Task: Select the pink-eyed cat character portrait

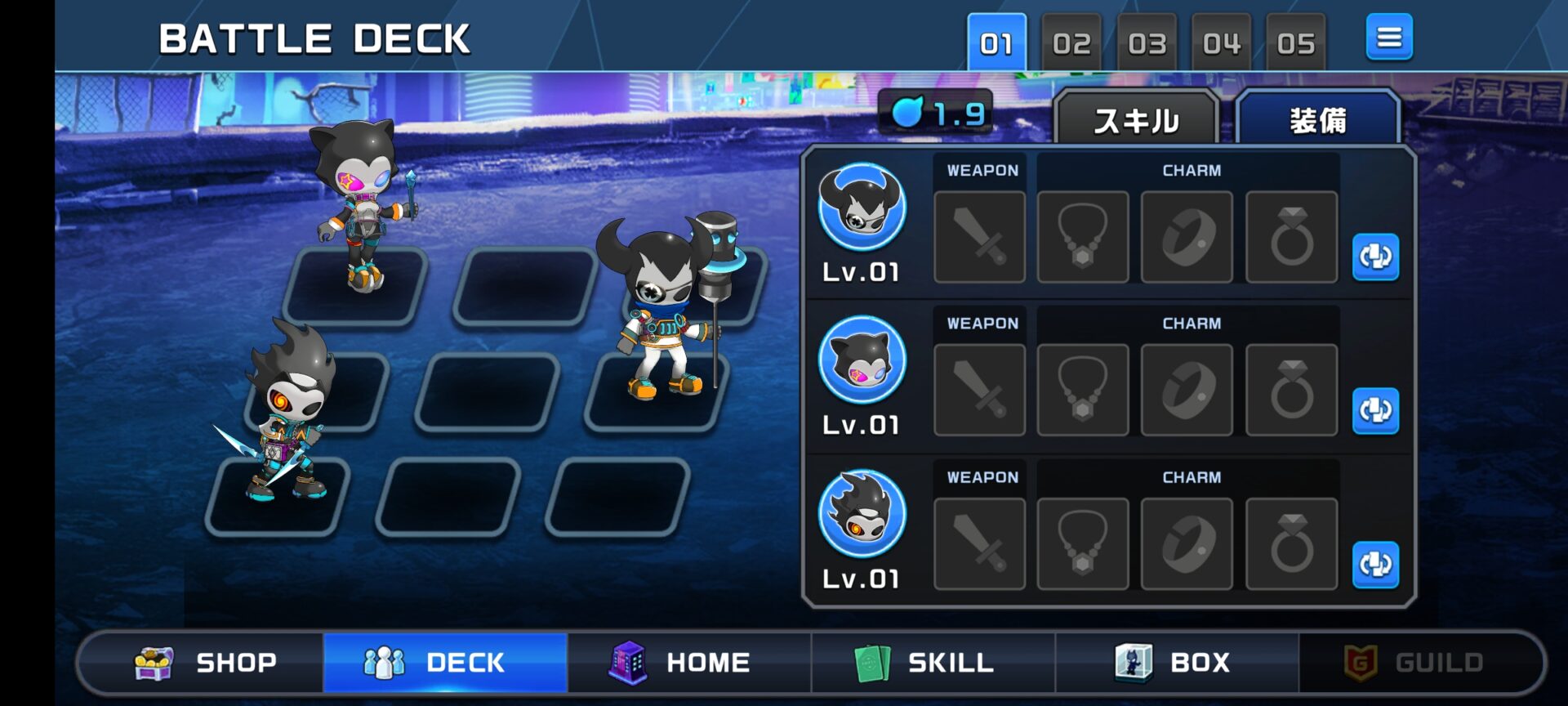Action: coord(862,360)
